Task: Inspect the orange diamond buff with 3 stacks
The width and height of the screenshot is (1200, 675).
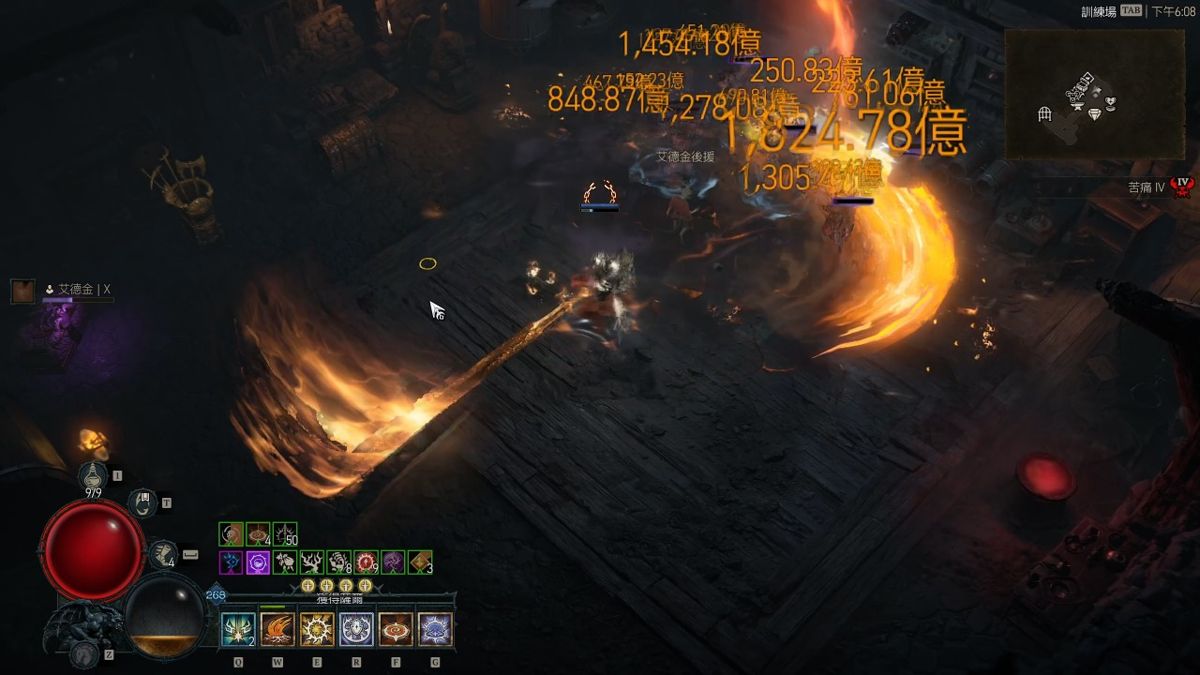Action: 420,563
